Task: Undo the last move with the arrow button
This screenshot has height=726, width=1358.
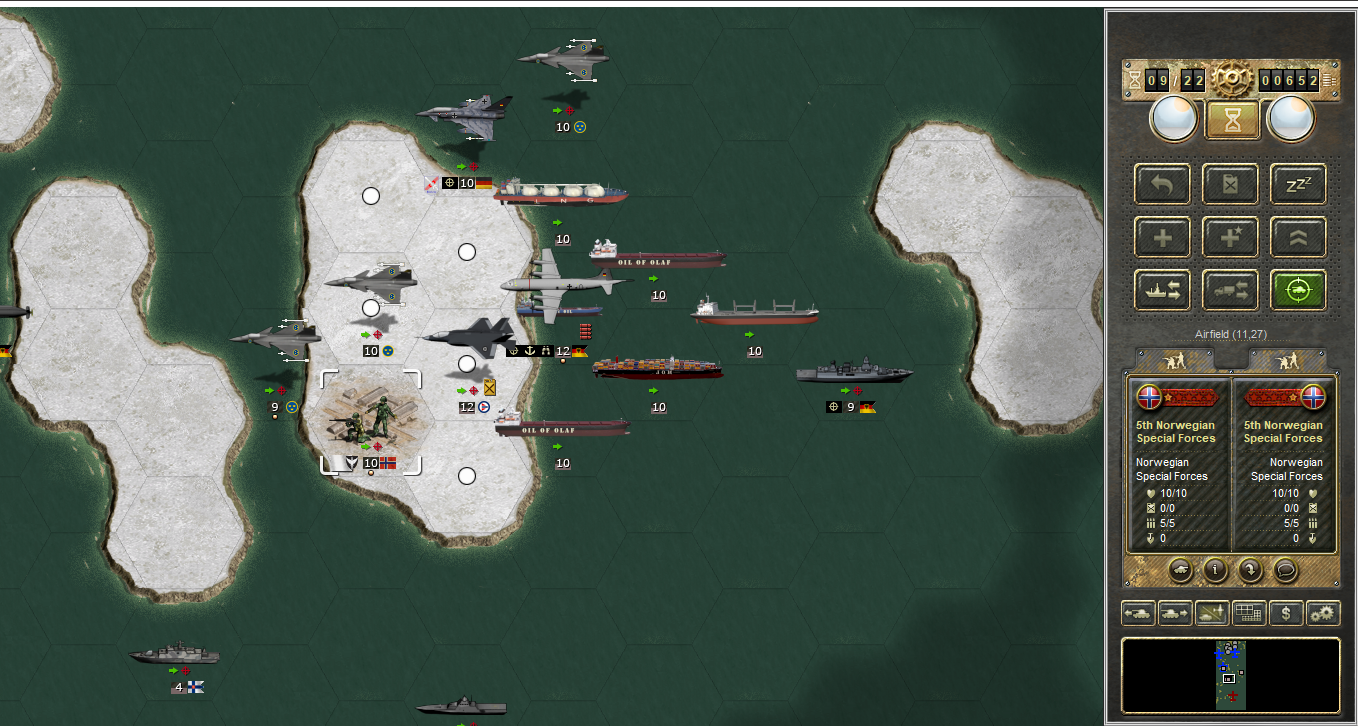Action: coord(1162,184)
